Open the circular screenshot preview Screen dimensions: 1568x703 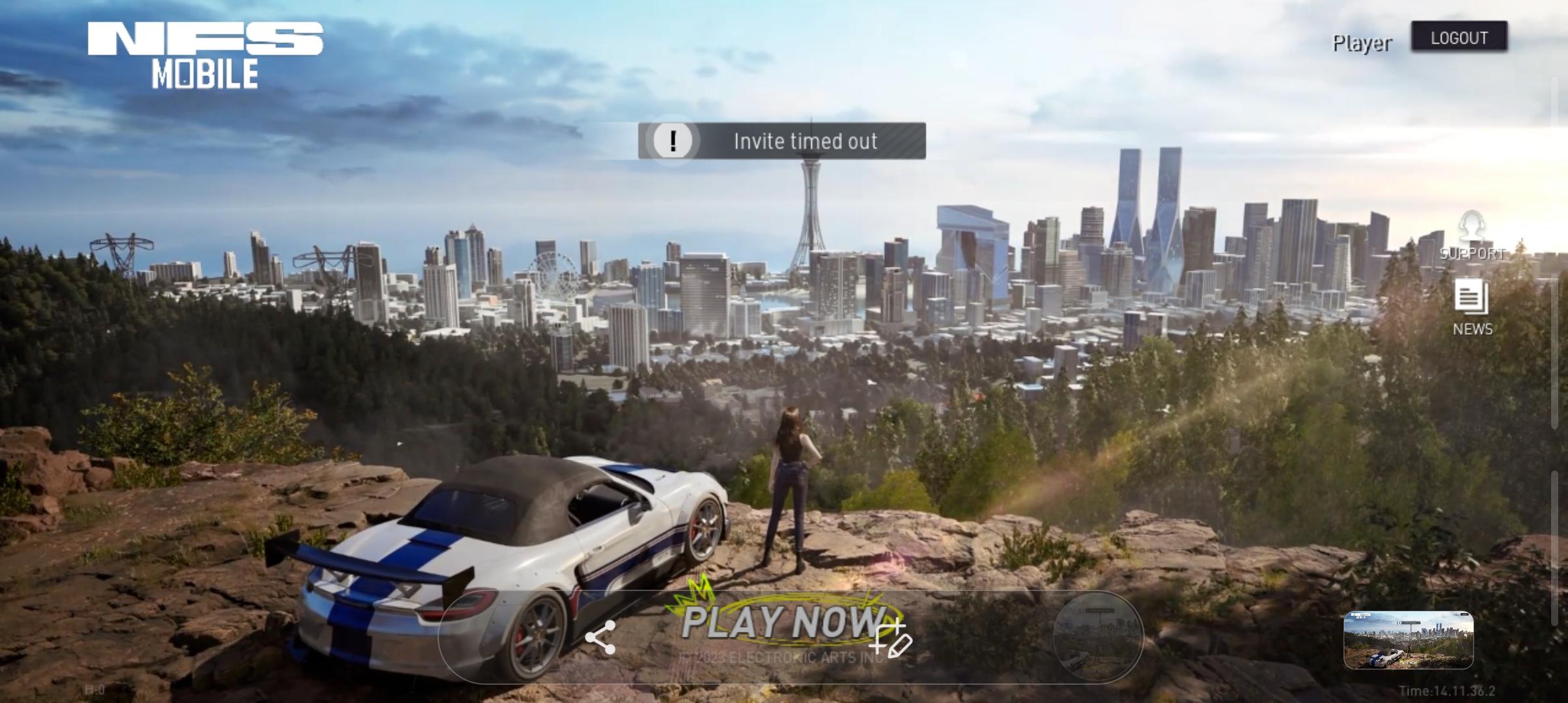point(1098,637)
